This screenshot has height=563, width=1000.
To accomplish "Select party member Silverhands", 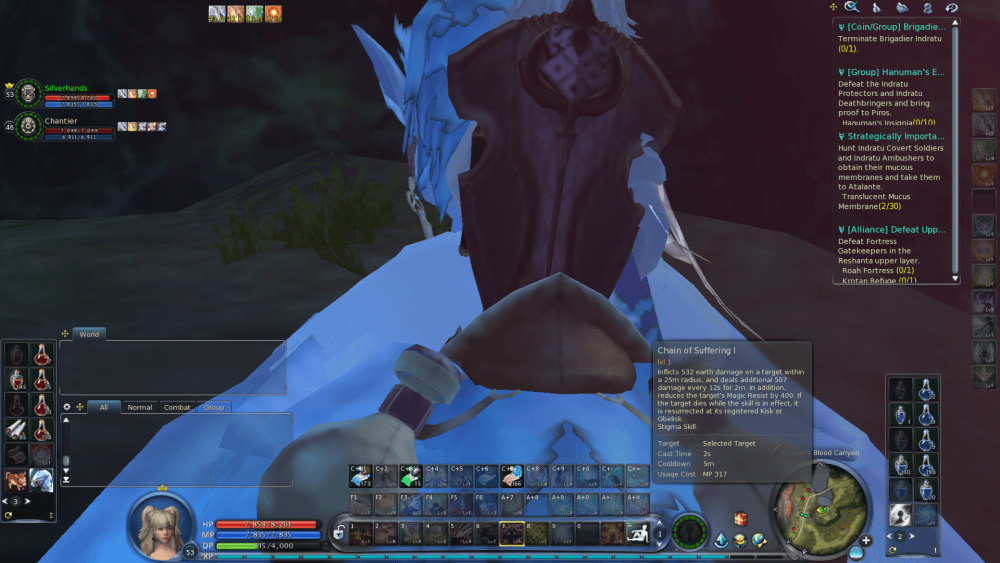I will 65,88.
